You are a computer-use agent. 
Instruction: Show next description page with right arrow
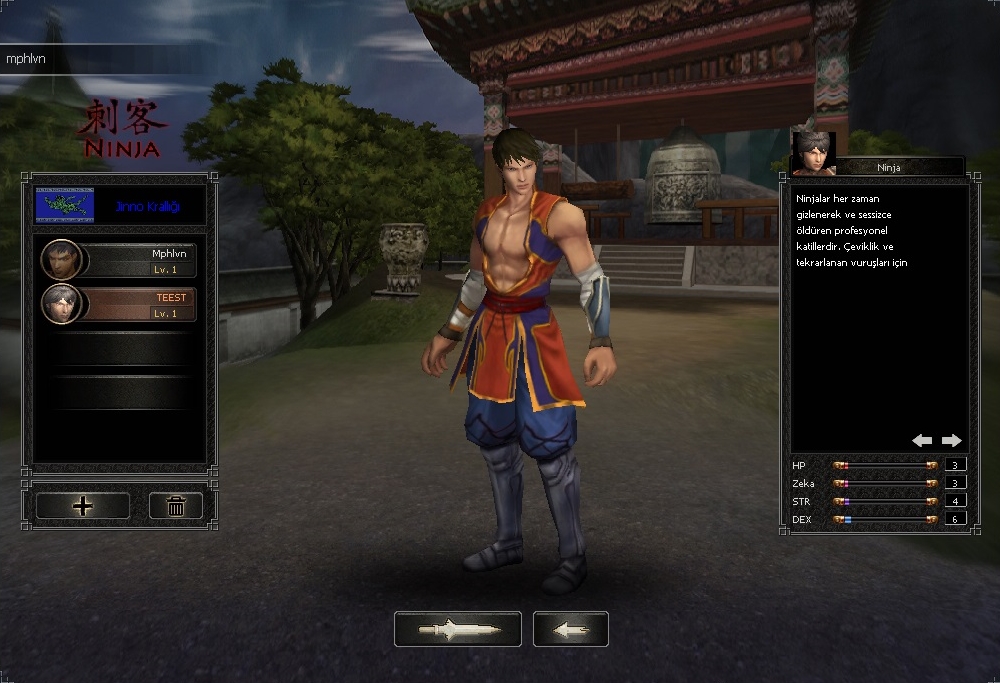tap(951, 440)
